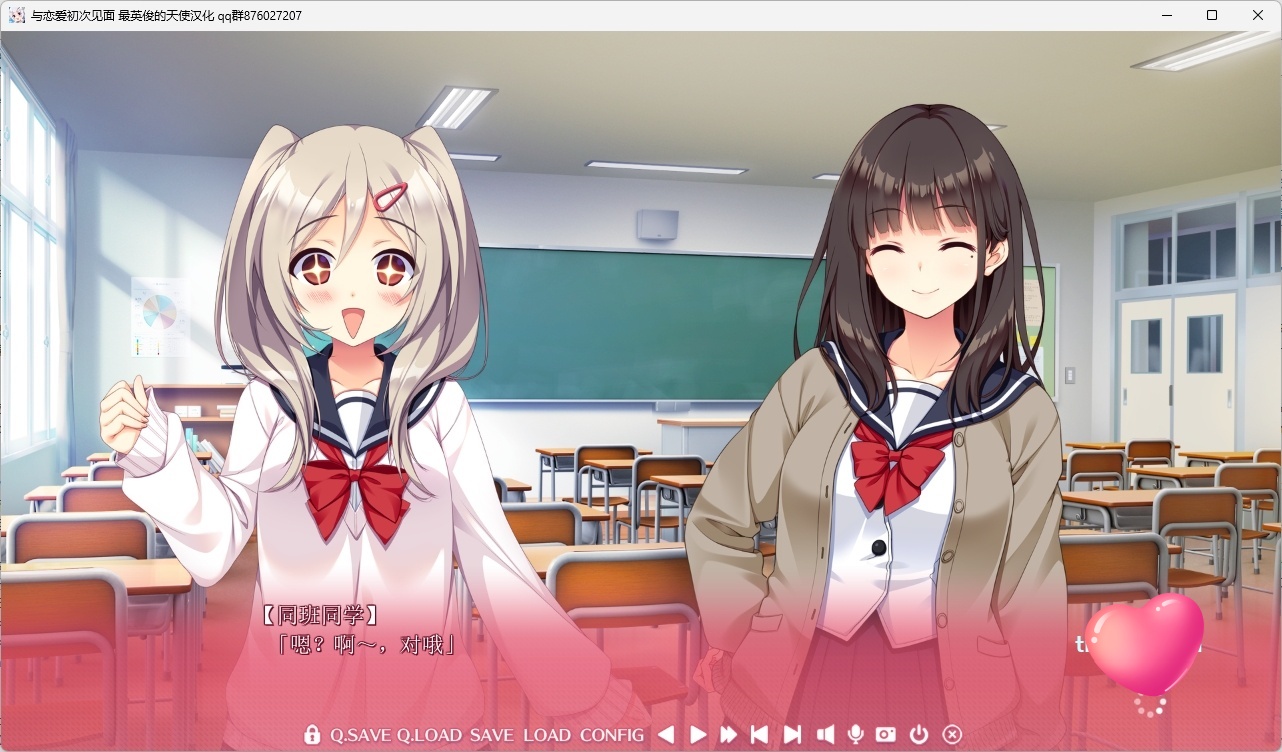Select the microphone icon to replay voice
1282x752 pixels.
pyautogui.click(x=854, y=735)
